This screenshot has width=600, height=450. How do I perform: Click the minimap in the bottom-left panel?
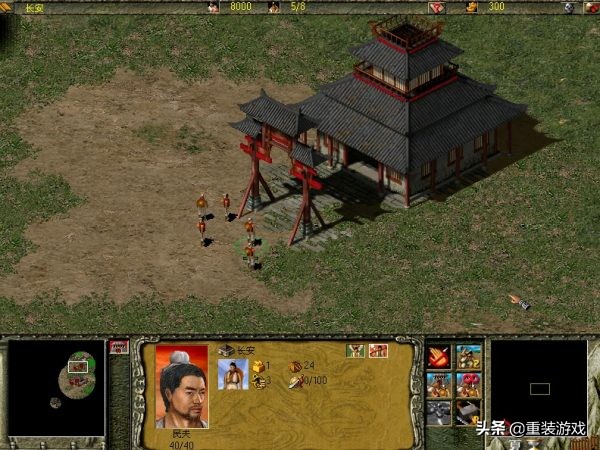click(56, 387)
